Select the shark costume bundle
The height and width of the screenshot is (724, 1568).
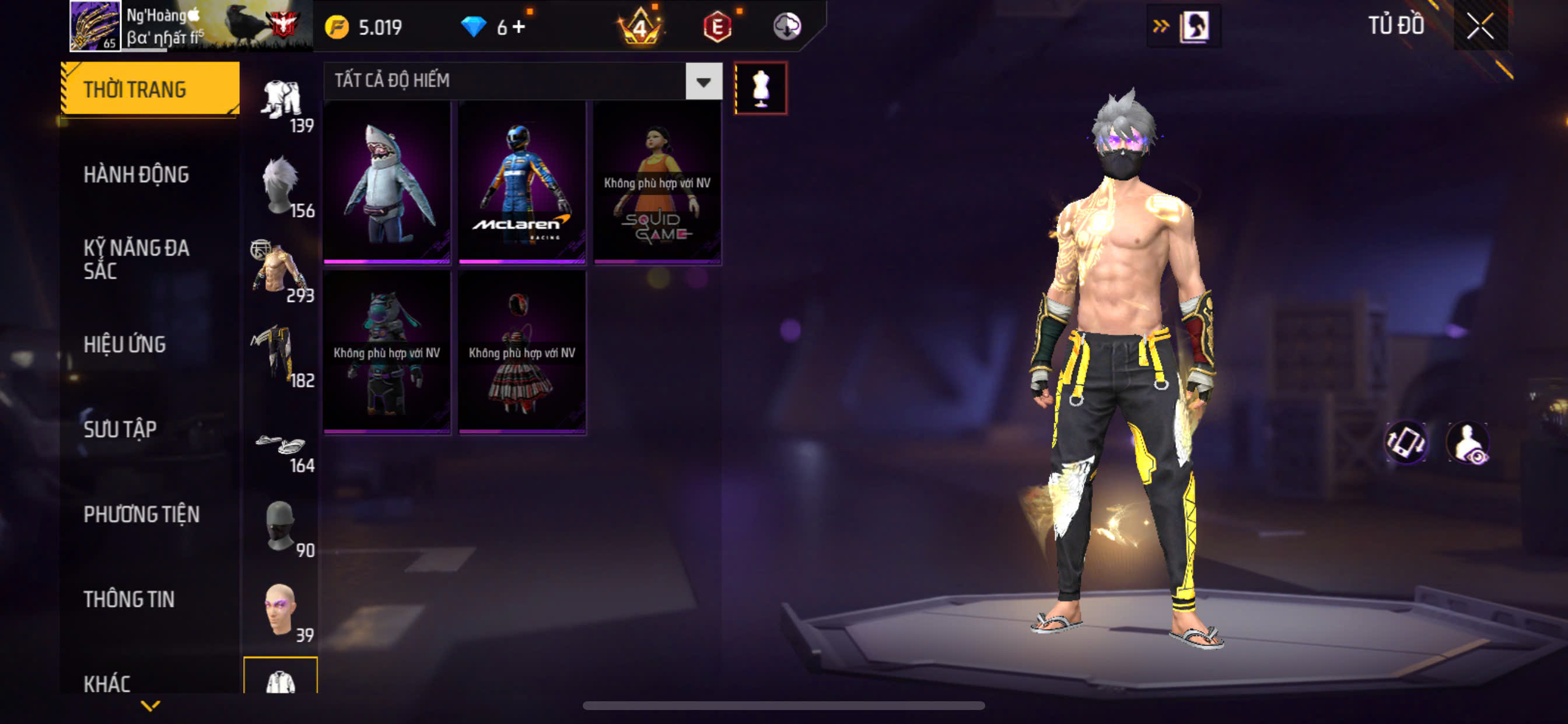[x=387, y=182]
